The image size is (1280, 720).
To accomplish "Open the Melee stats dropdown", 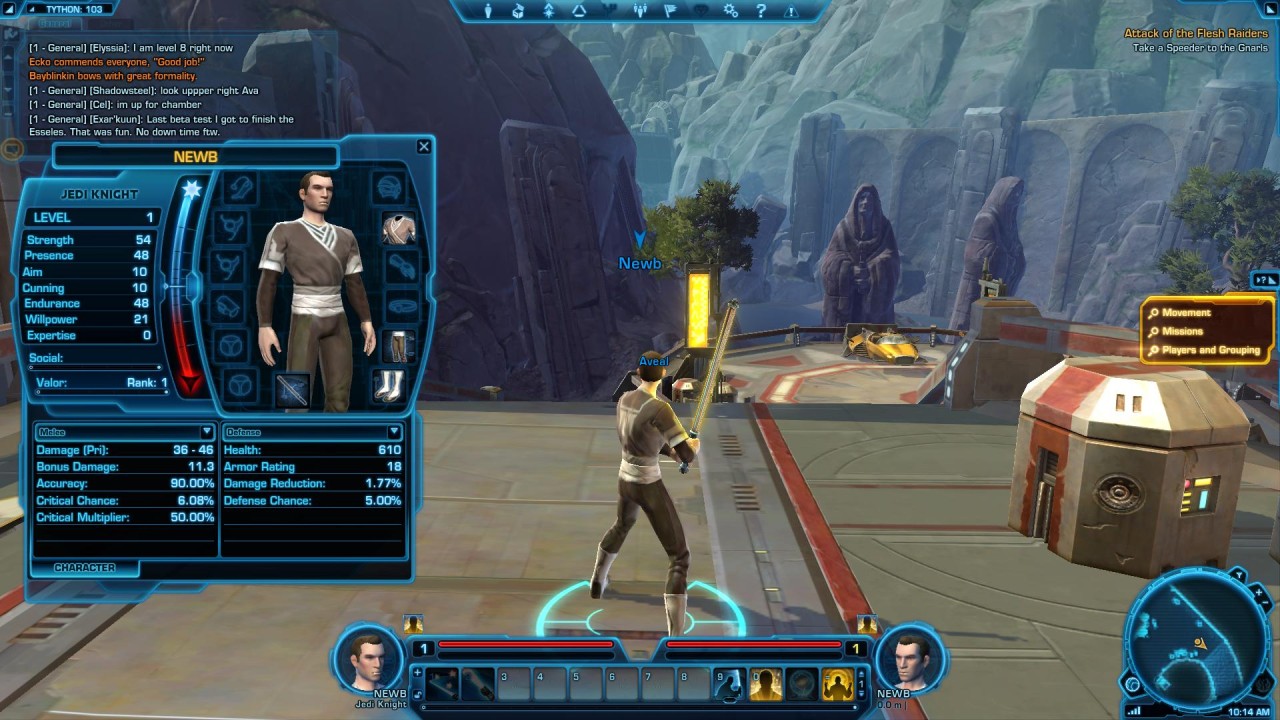I will (x=207, y=432).
